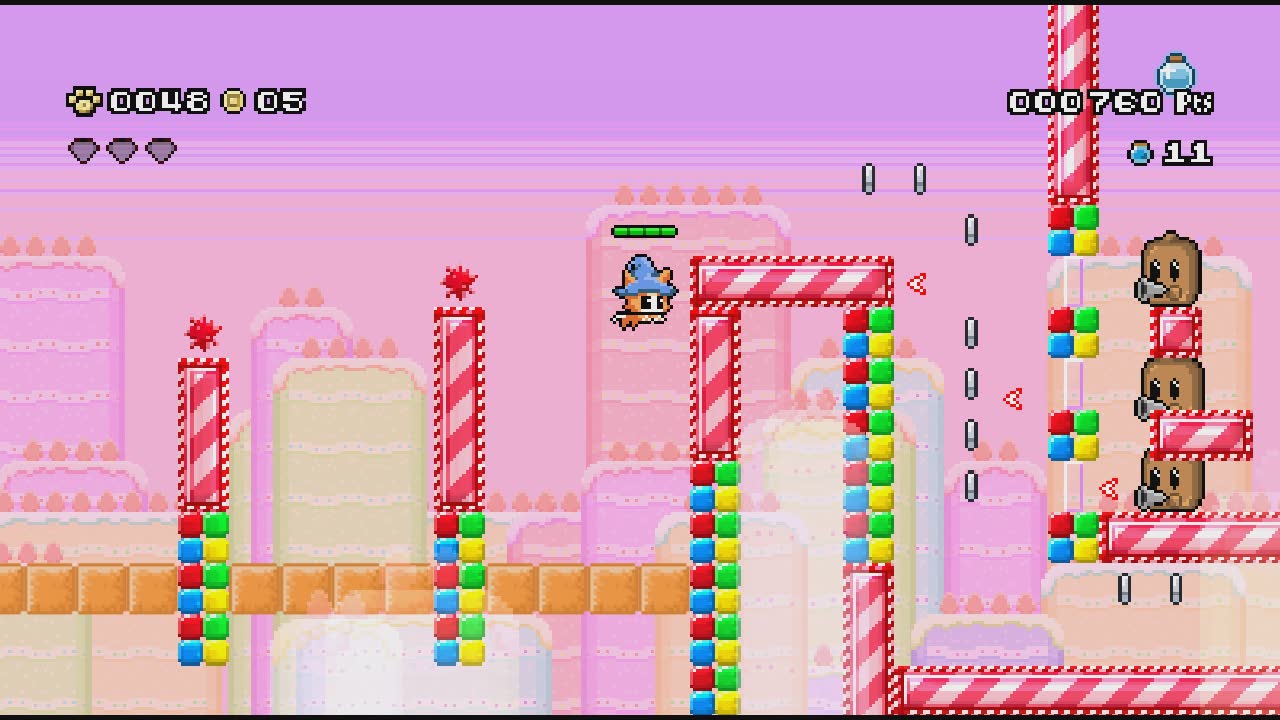
Task: Click the red spike ball on the middle pillar
Action: tap(459, 282)
